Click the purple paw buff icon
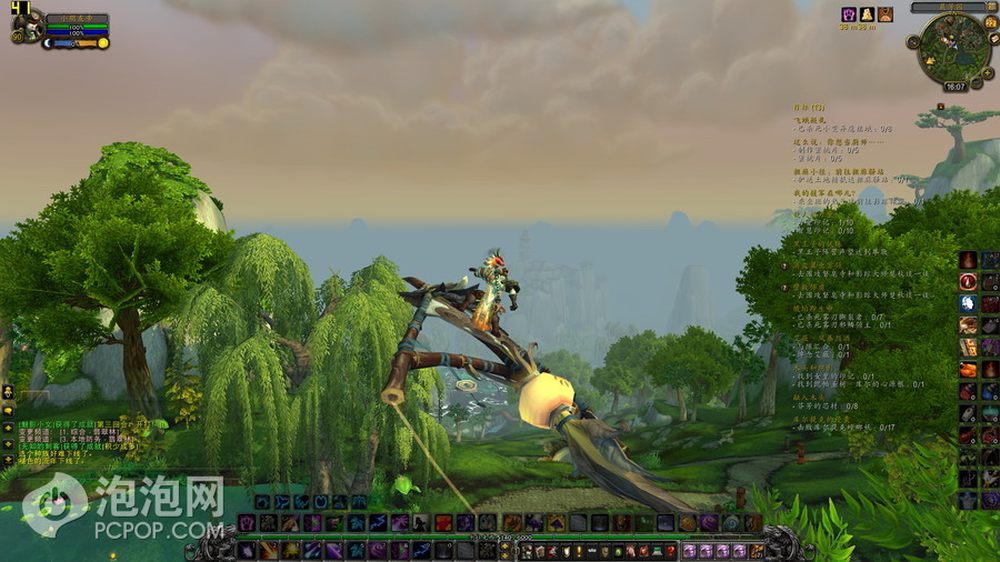Viewport: 1000px width, 562px height. [x=848, y=14]
